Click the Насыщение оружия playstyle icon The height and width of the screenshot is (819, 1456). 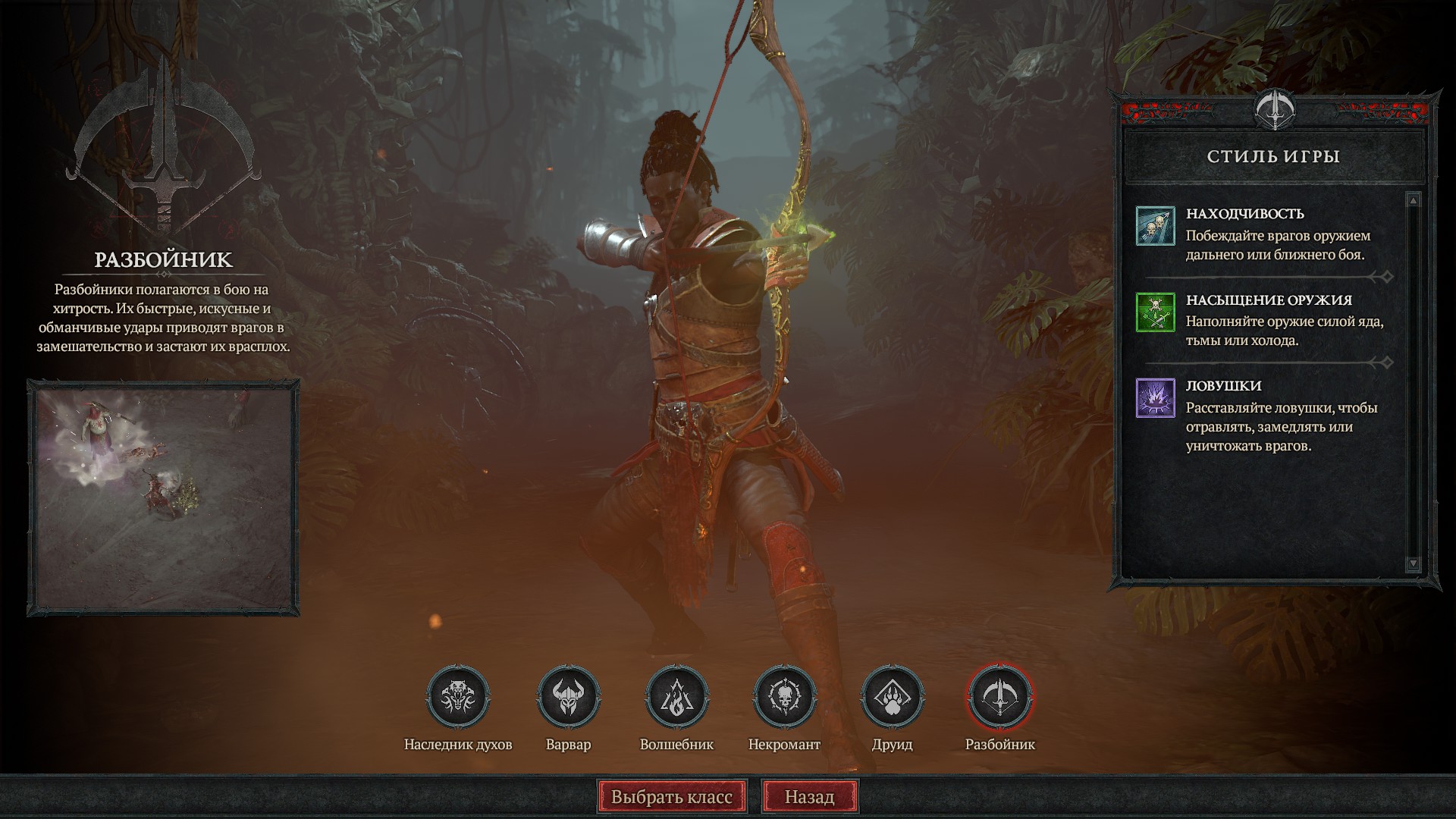pos(1155,312)
